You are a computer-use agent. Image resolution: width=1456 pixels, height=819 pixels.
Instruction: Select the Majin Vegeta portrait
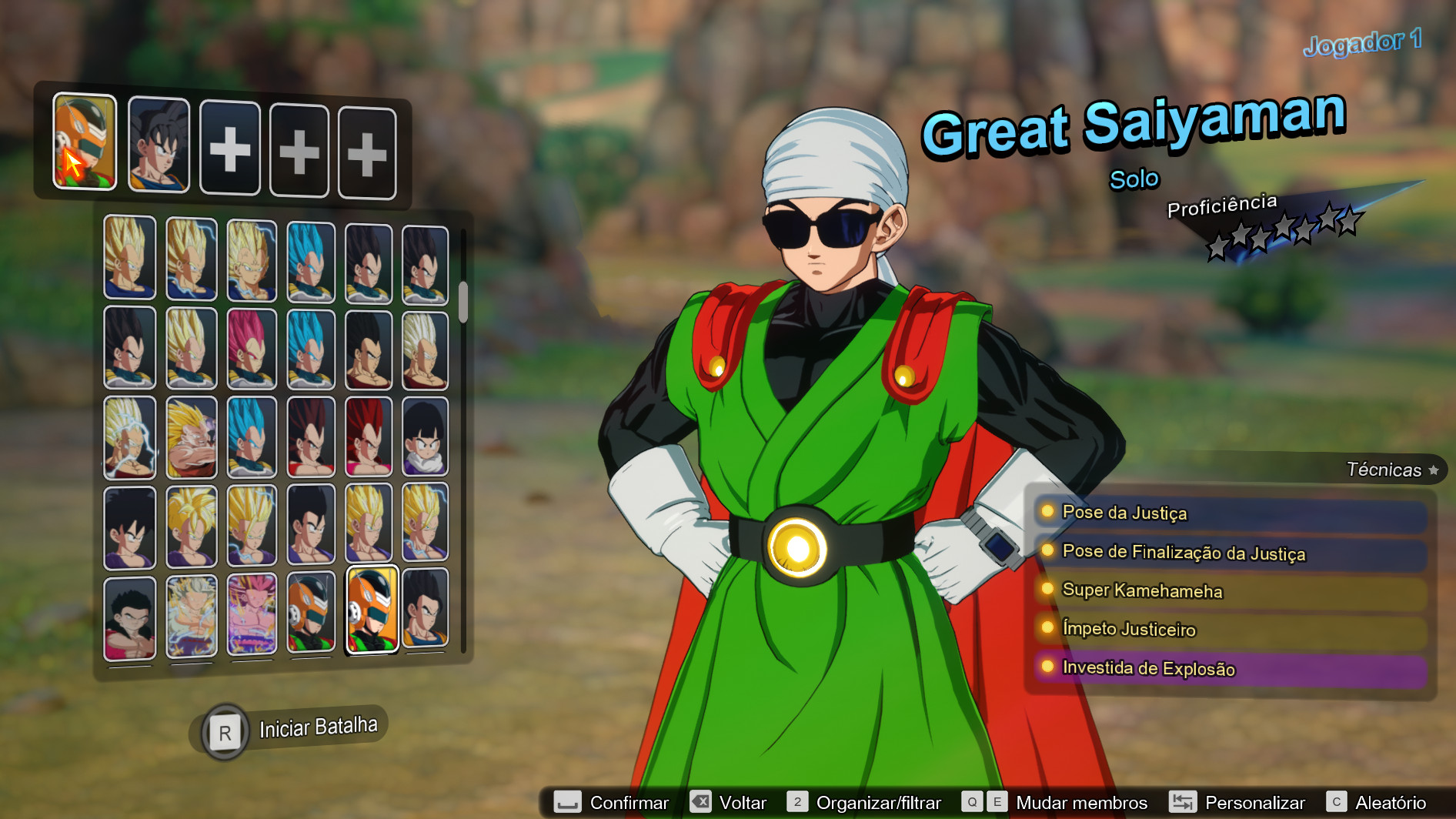[x=249, y=256]
